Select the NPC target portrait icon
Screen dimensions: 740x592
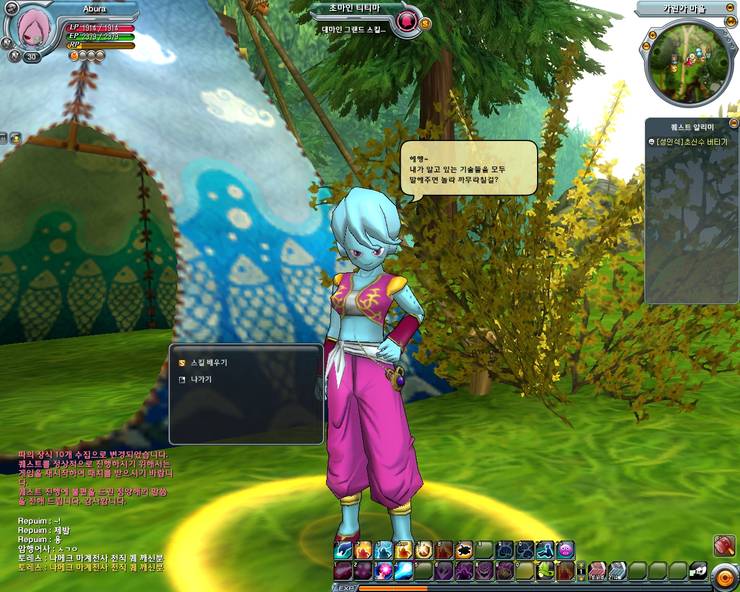click(406, 21)
